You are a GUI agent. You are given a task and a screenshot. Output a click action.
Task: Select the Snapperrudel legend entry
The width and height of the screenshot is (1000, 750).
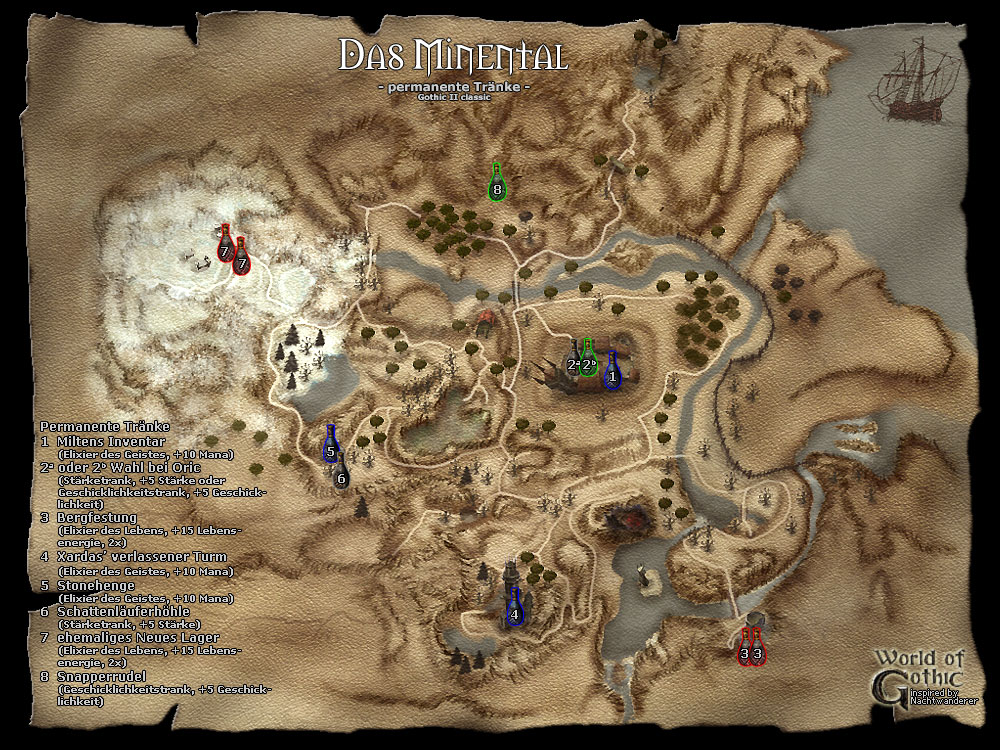point(102,676)
